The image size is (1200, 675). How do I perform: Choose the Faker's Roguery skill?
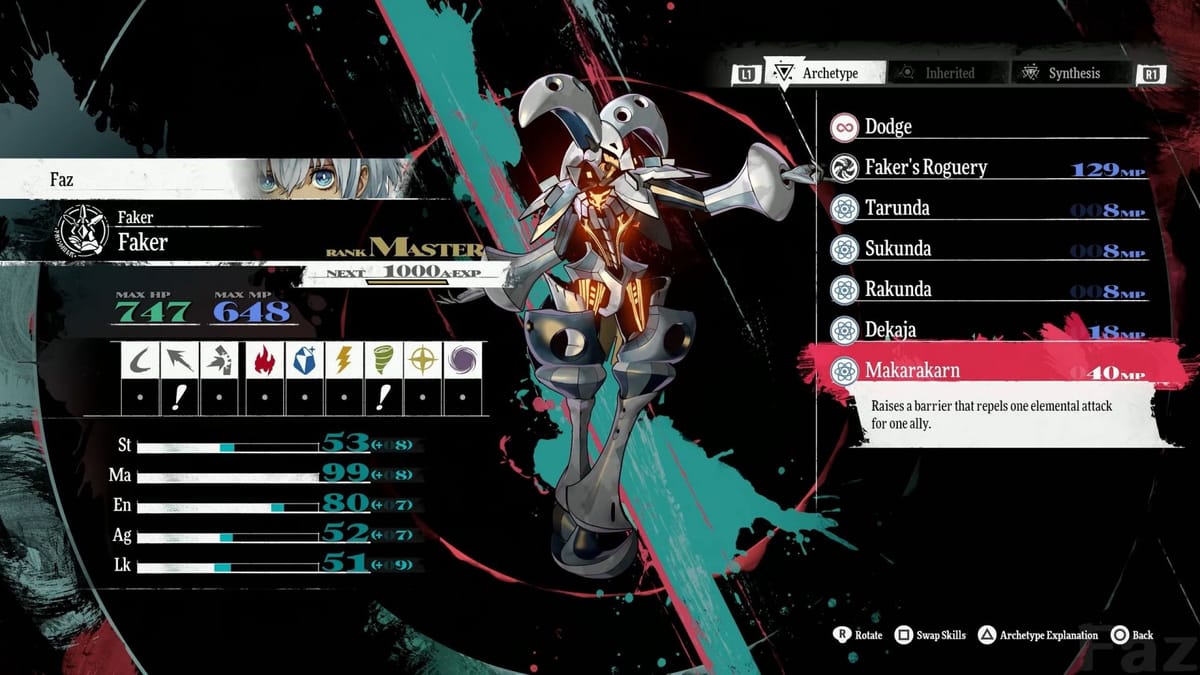pos(985,168)
